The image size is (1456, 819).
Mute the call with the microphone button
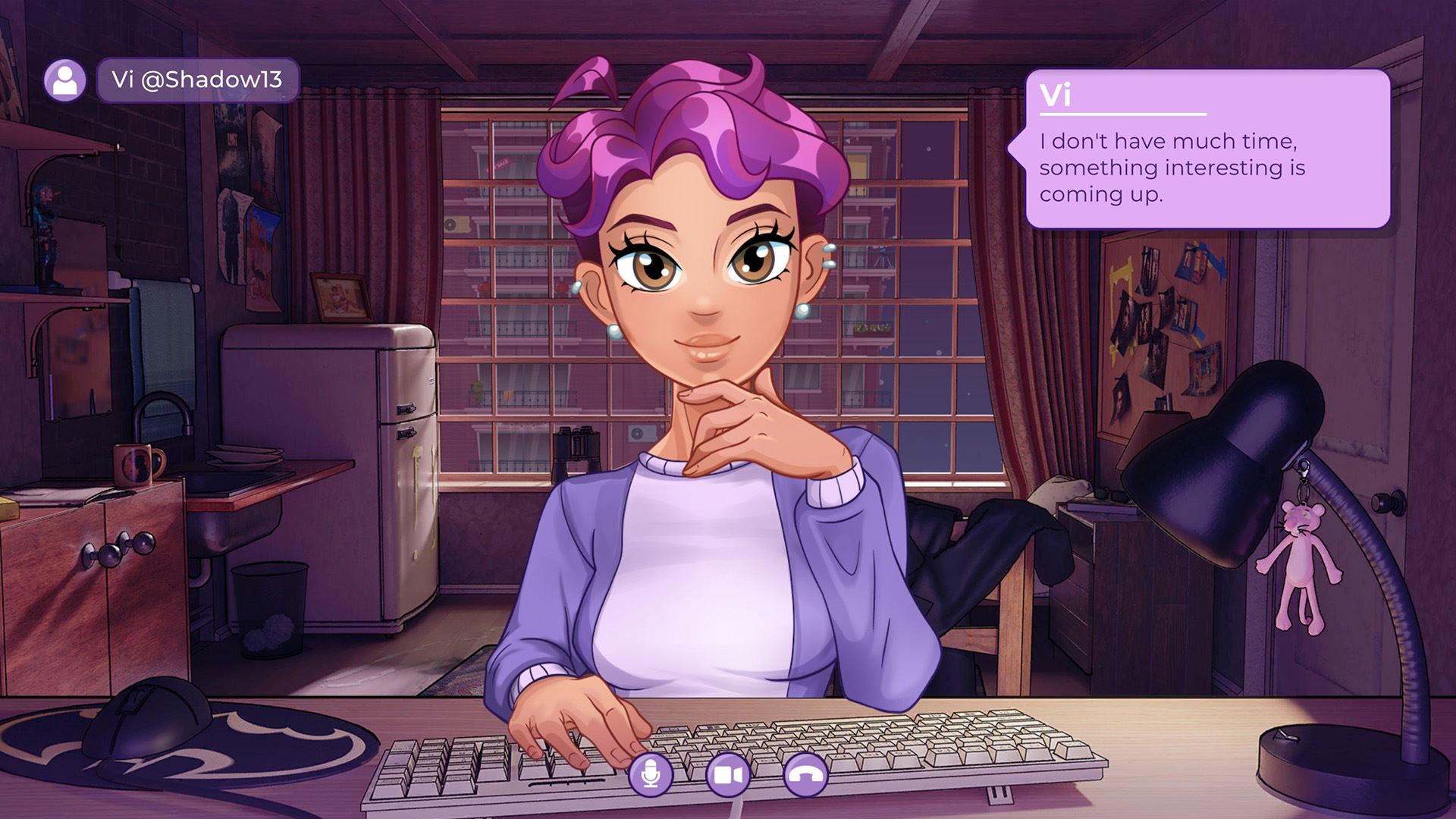650,774
